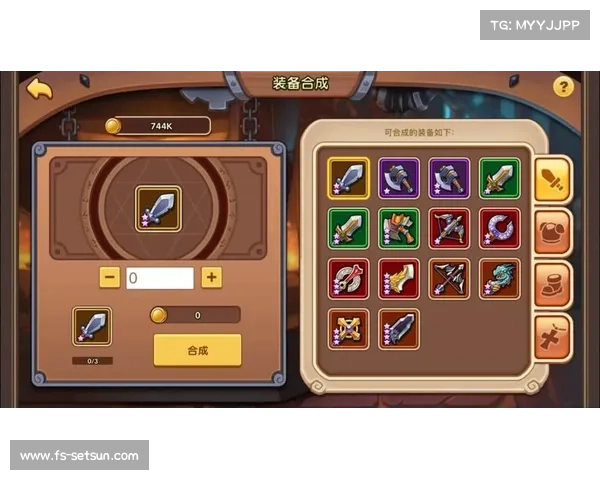The height and width of the screenshot is (480, 600).
Task: Open the question mark help
Action: point(563,87)
